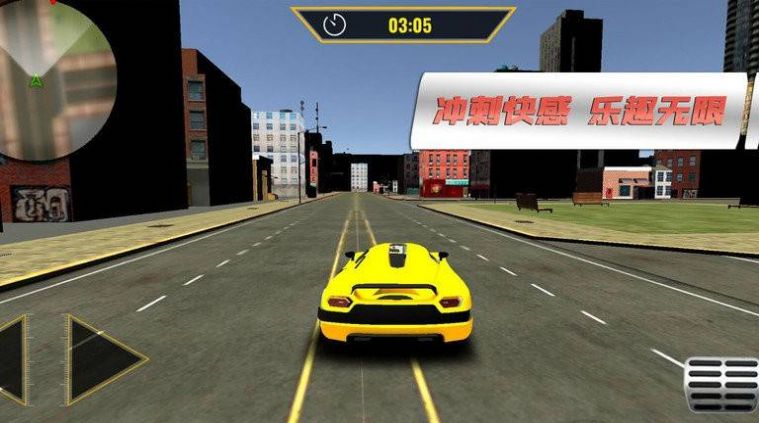This screenshot has height=423, width=759.
Task: Tap the steer left arrow button
Action: (x=14, y=359)
